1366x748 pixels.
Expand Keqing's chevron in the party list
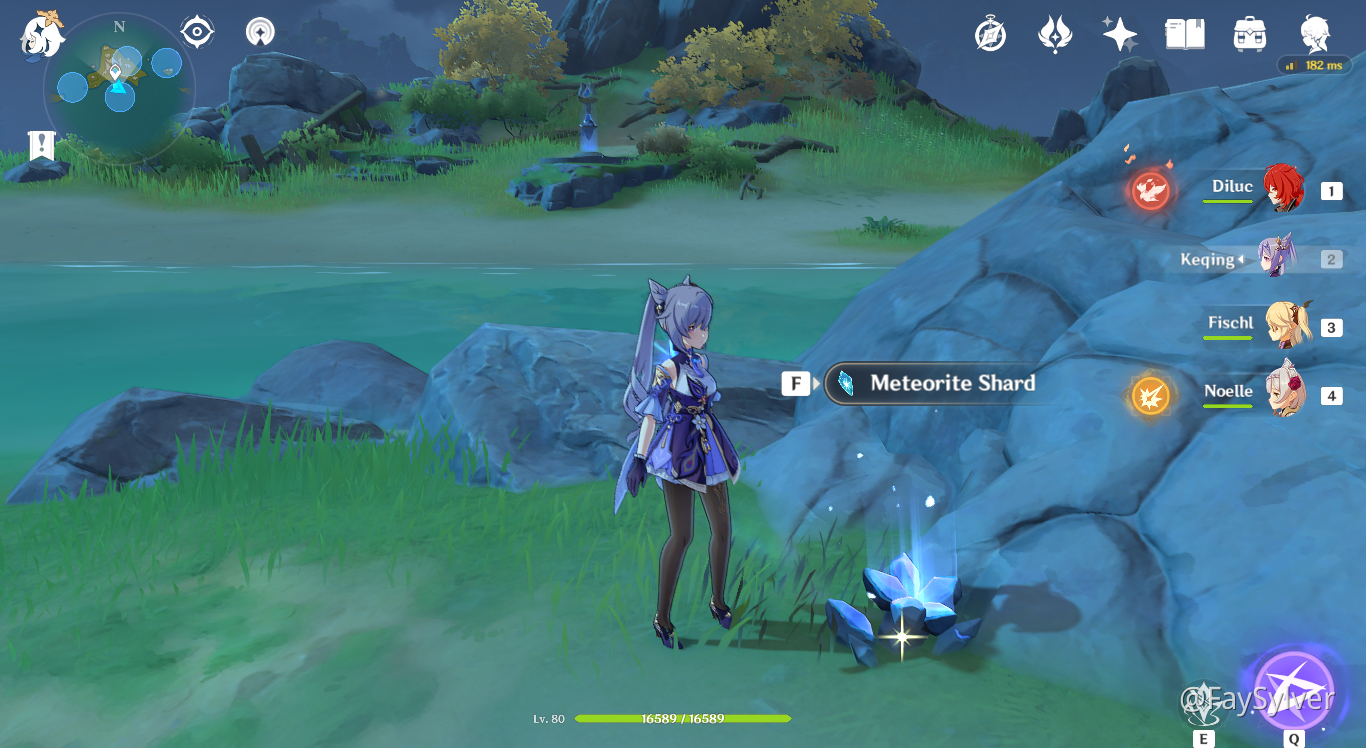[1243, 259]
